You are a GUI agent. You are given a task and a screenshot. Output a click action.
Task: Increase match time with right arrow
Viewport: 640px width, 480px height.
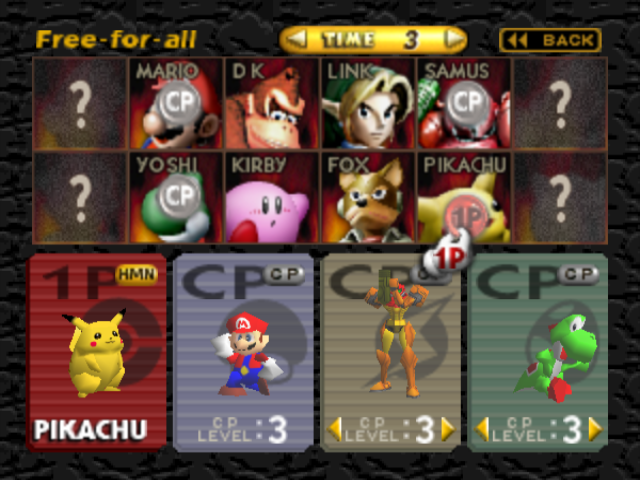(454, 40)
